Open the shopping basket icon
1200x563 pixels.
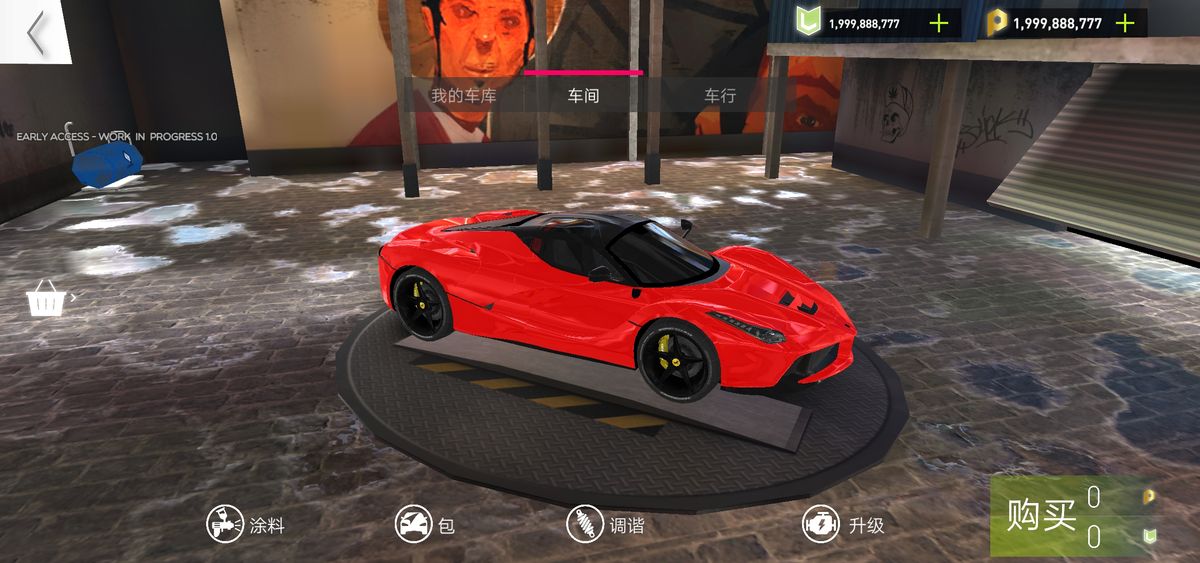[45, 297]
